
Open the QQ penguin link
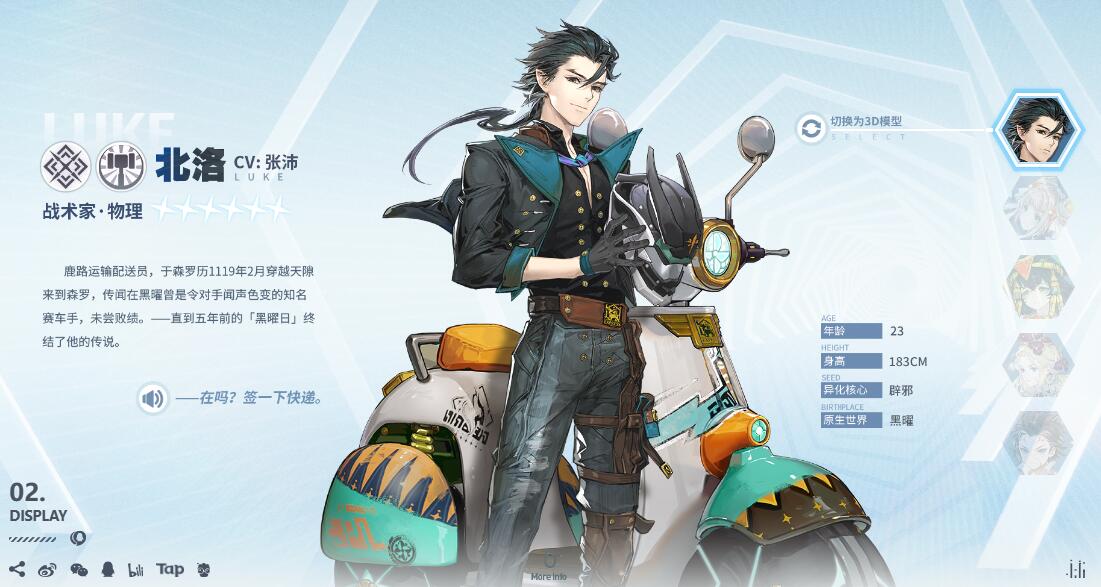[x=108, y=570]
